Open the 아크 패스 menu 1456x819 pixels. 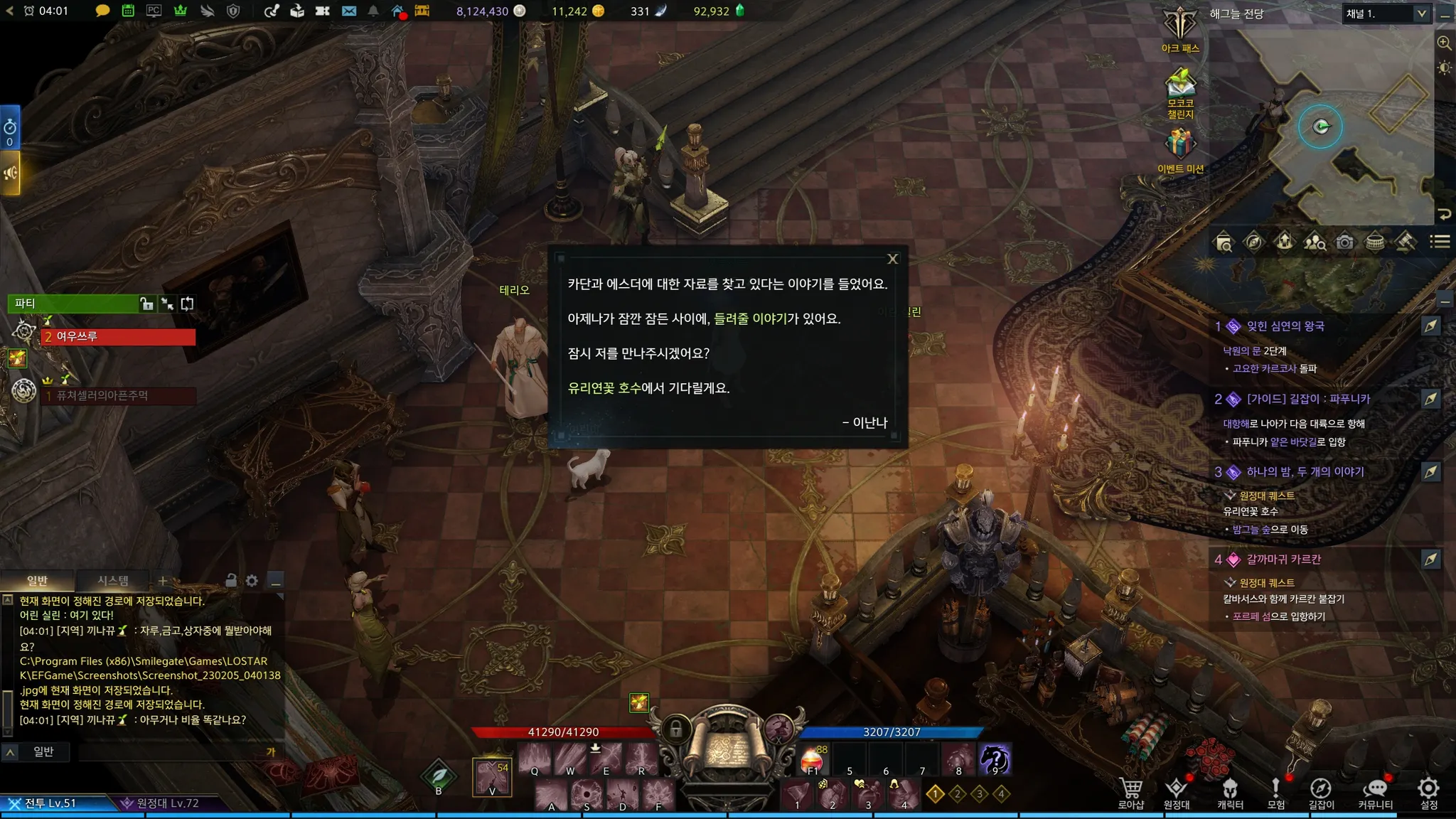(1180, 28)
